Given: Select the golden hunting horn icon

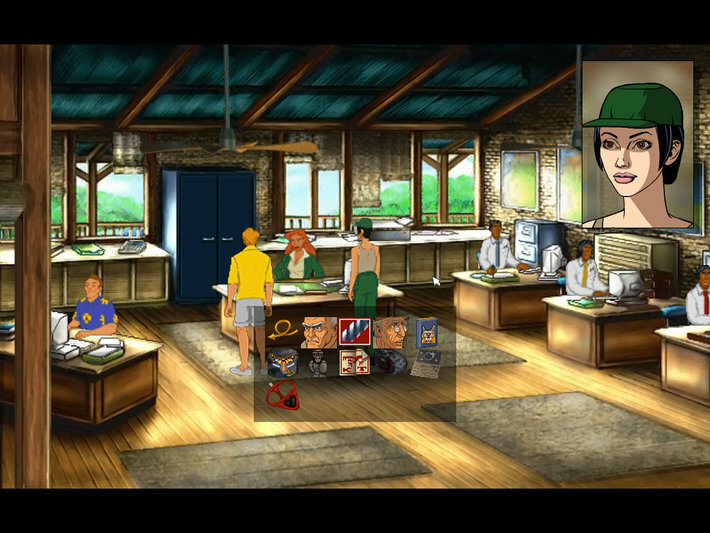Looking at the screenshot, I should pos(282,332).
